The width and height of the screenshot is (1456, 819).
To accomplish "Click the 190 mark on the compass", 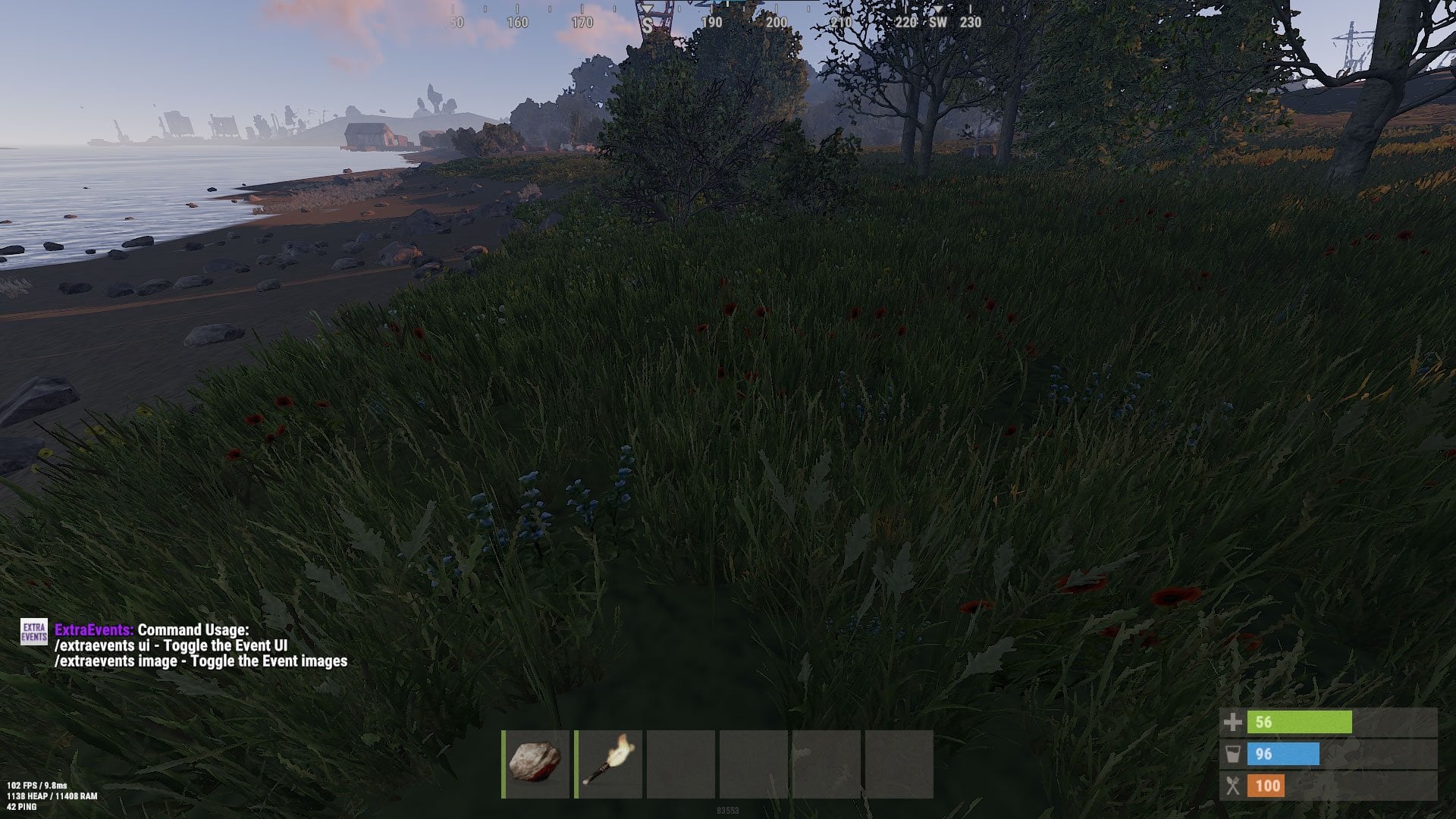I will 710,23.
